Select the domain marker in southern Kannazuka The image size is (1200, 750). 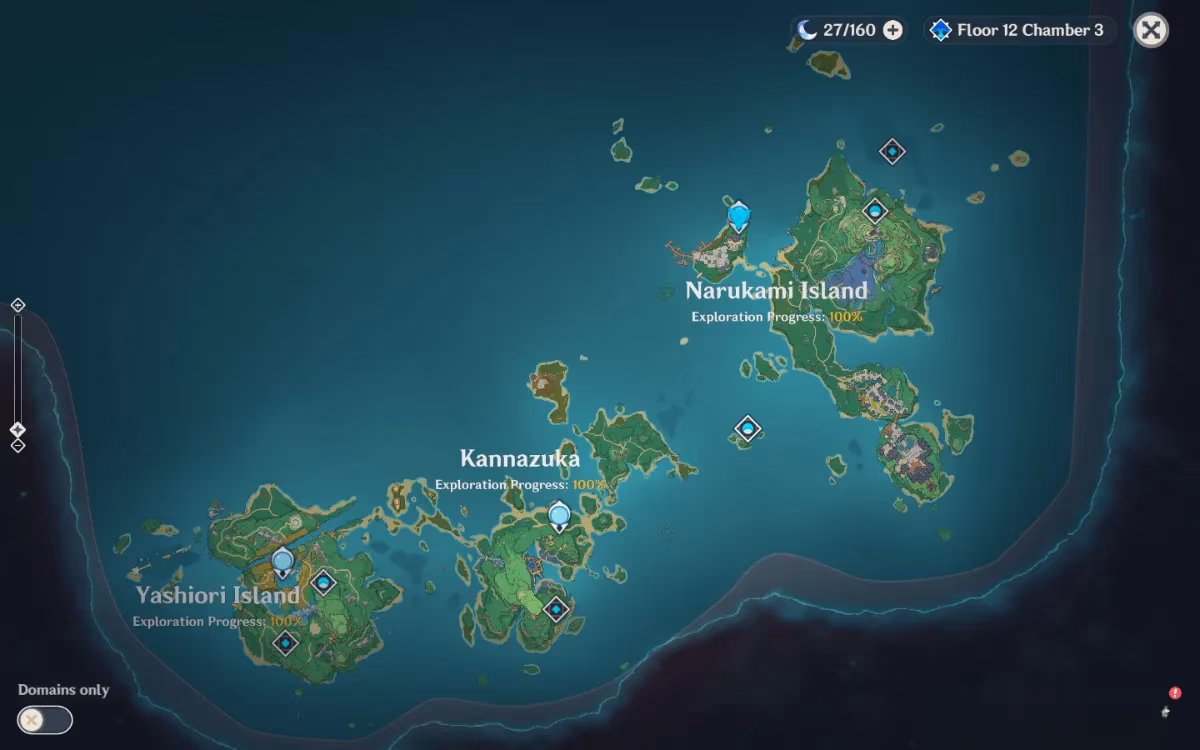pyautogui.click(x=556, y=607)
